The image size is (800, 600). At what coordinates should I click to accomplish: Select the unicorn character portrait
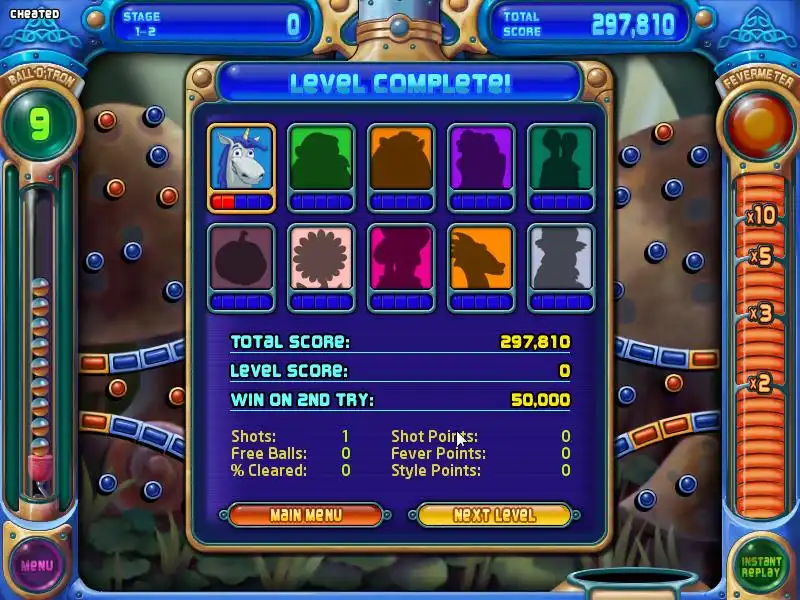coord(241,160)
